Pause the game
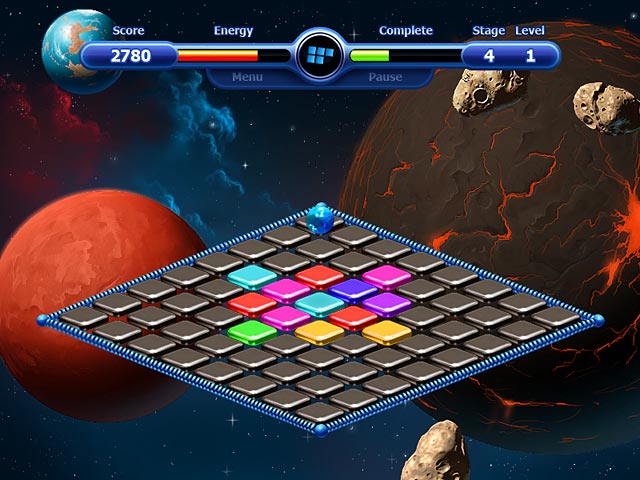The height and width of the screenshot is (480, 640). tap(385, 77)
